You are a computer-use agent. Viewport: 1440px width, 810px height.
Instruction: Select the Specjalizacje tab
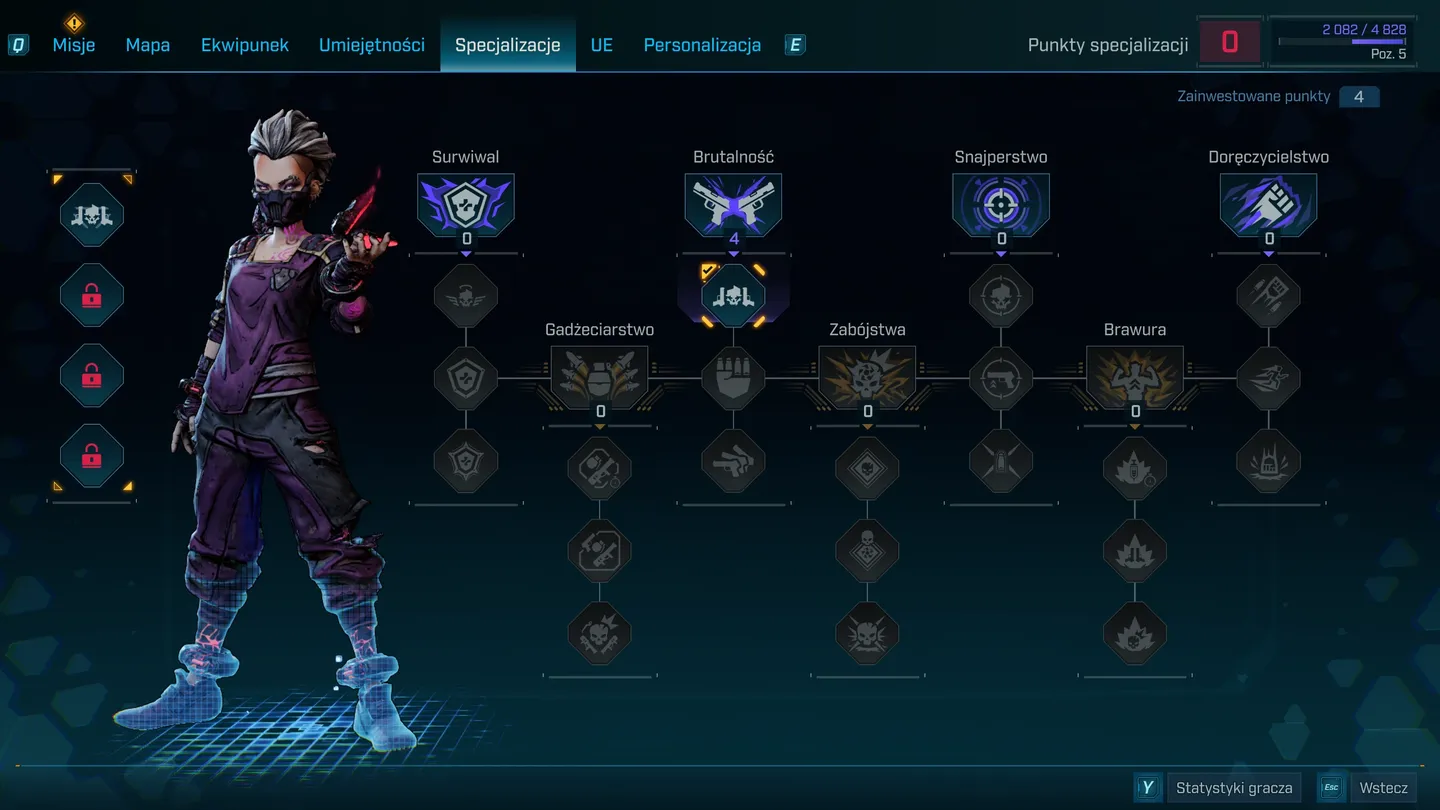[508, 45]
